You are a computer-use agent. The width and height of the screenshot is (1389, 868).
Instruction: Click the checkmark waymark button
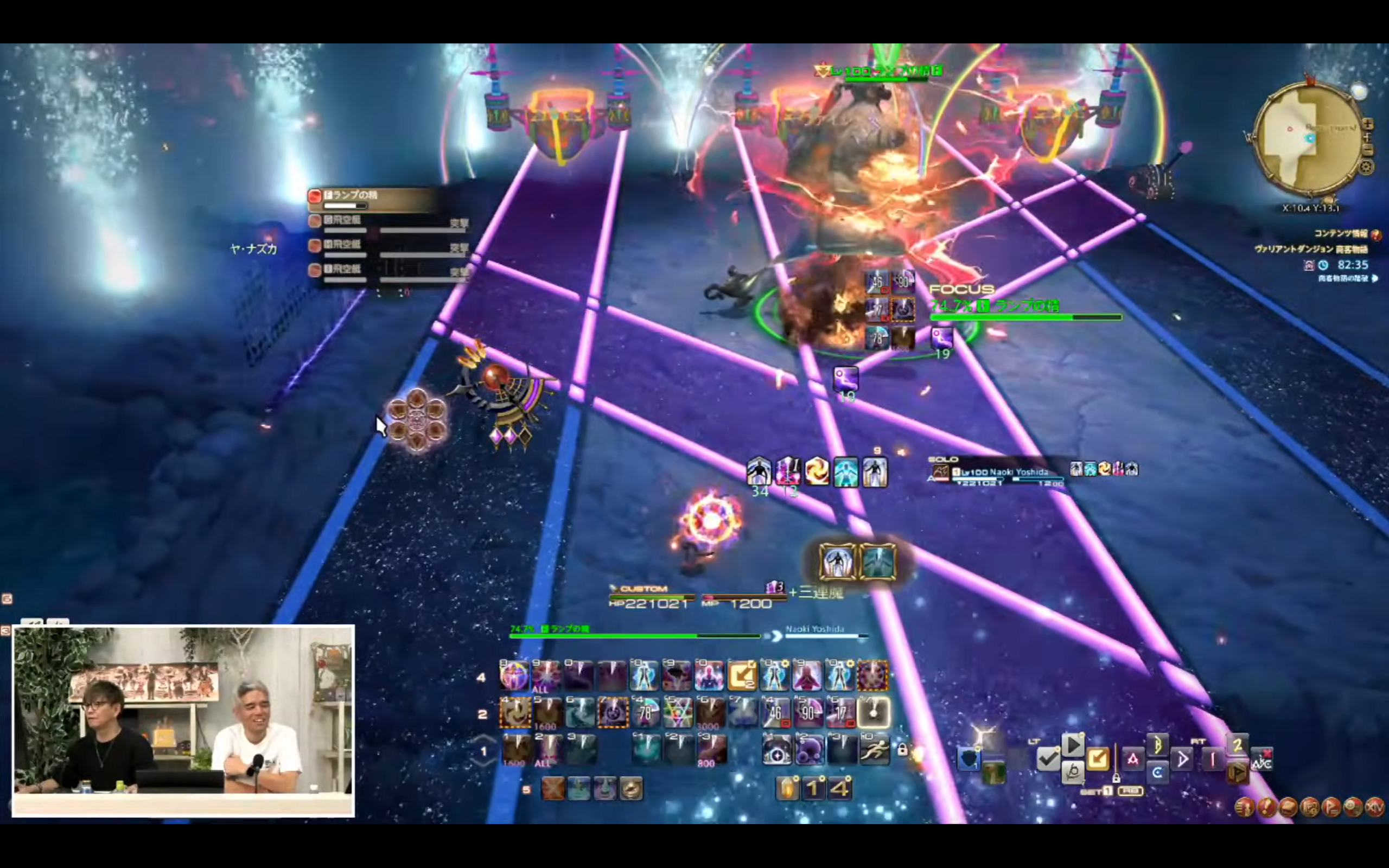(1048, 759)
